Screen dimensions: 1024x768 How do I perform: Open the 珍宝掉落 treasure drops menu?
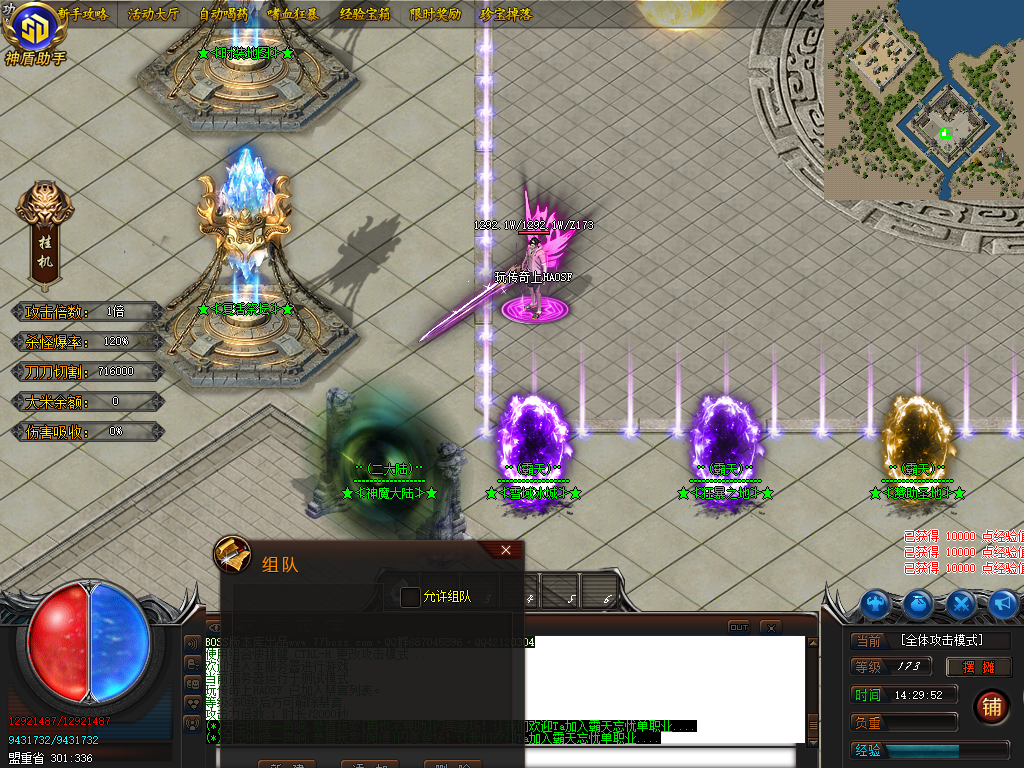click(506, 14)
